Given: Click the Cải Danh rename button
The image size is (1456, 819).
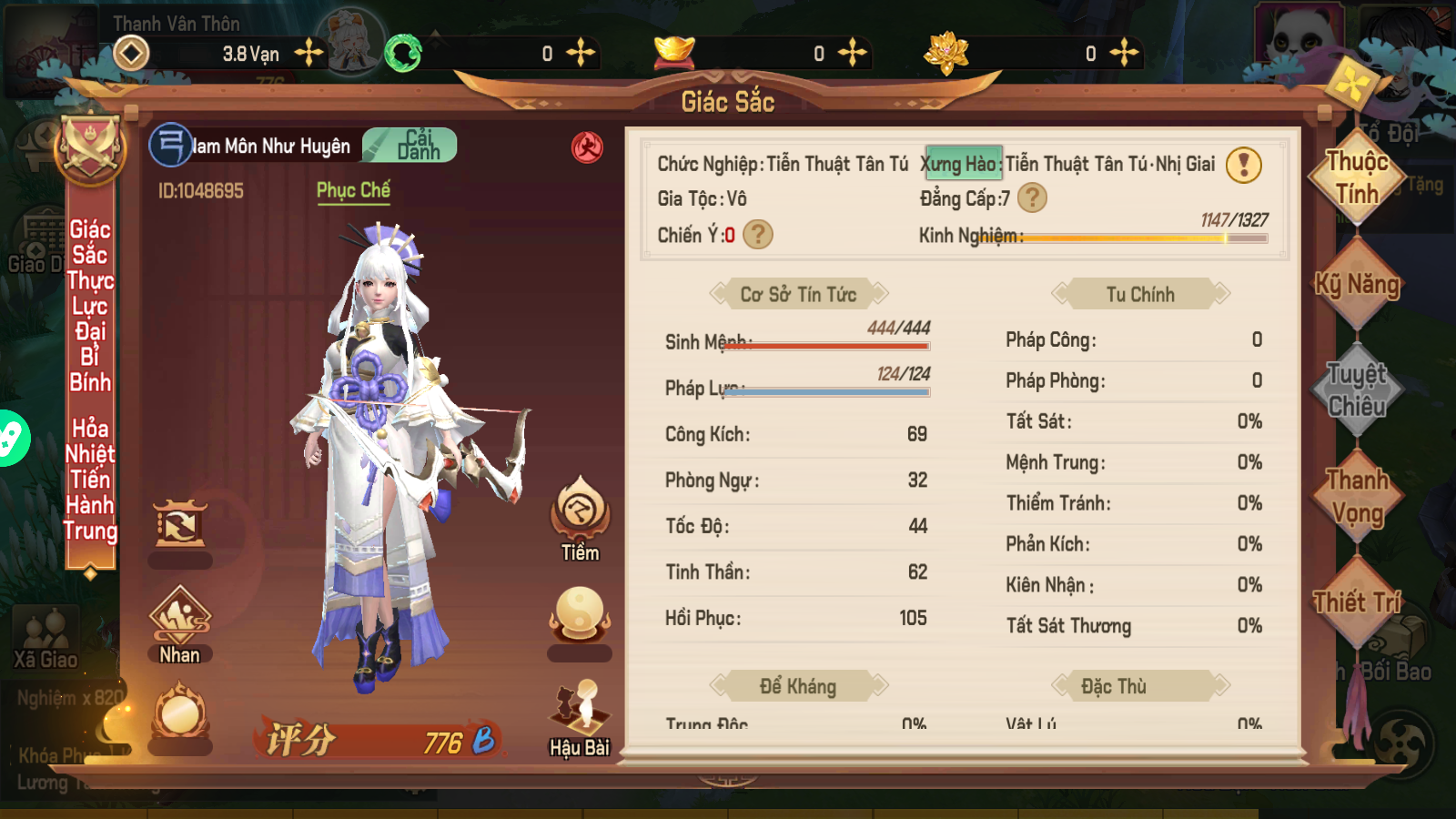Looking at the screenshot, I should [x=410, y=145].
